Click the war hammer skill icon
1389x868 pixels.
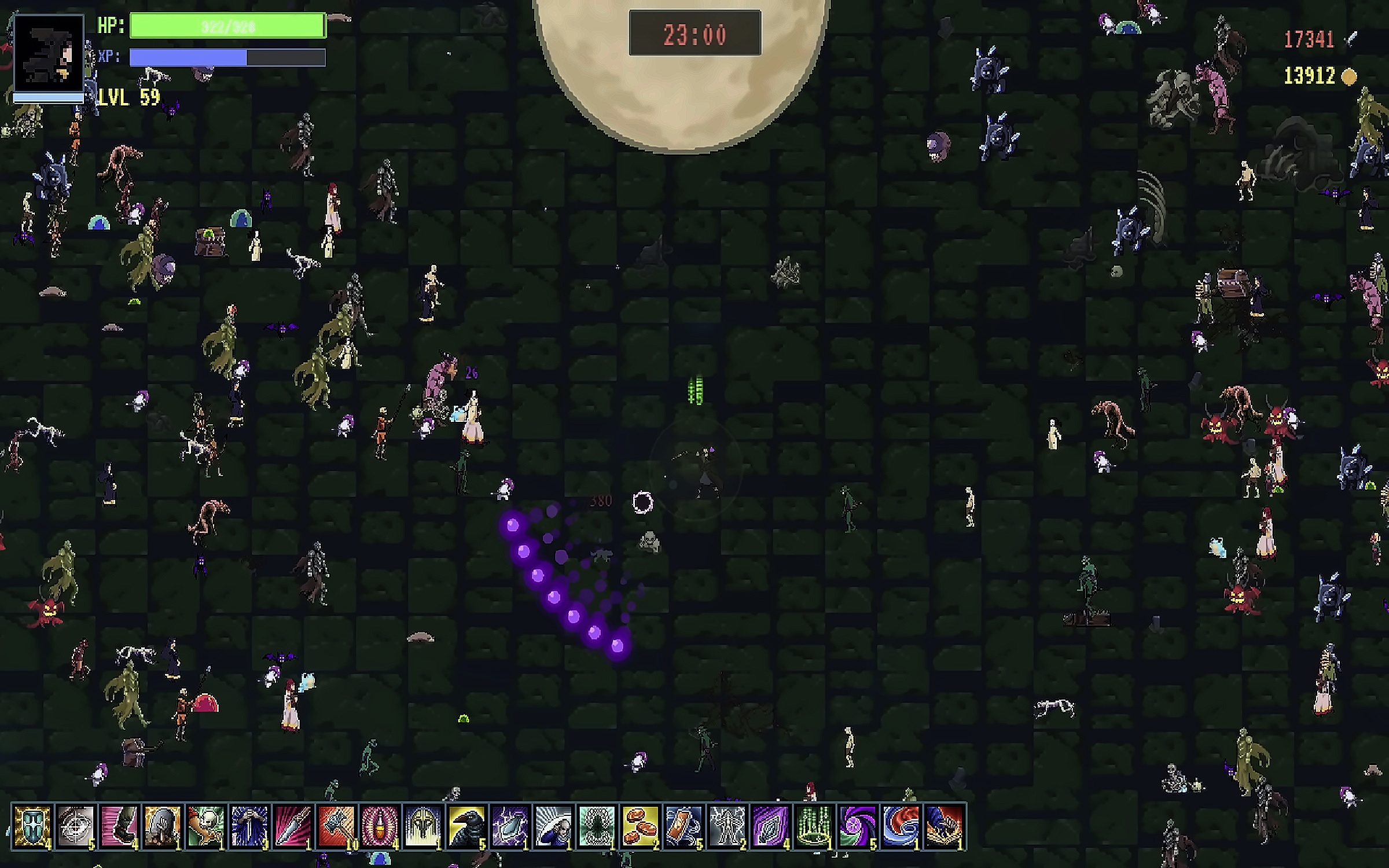point(336,826)
